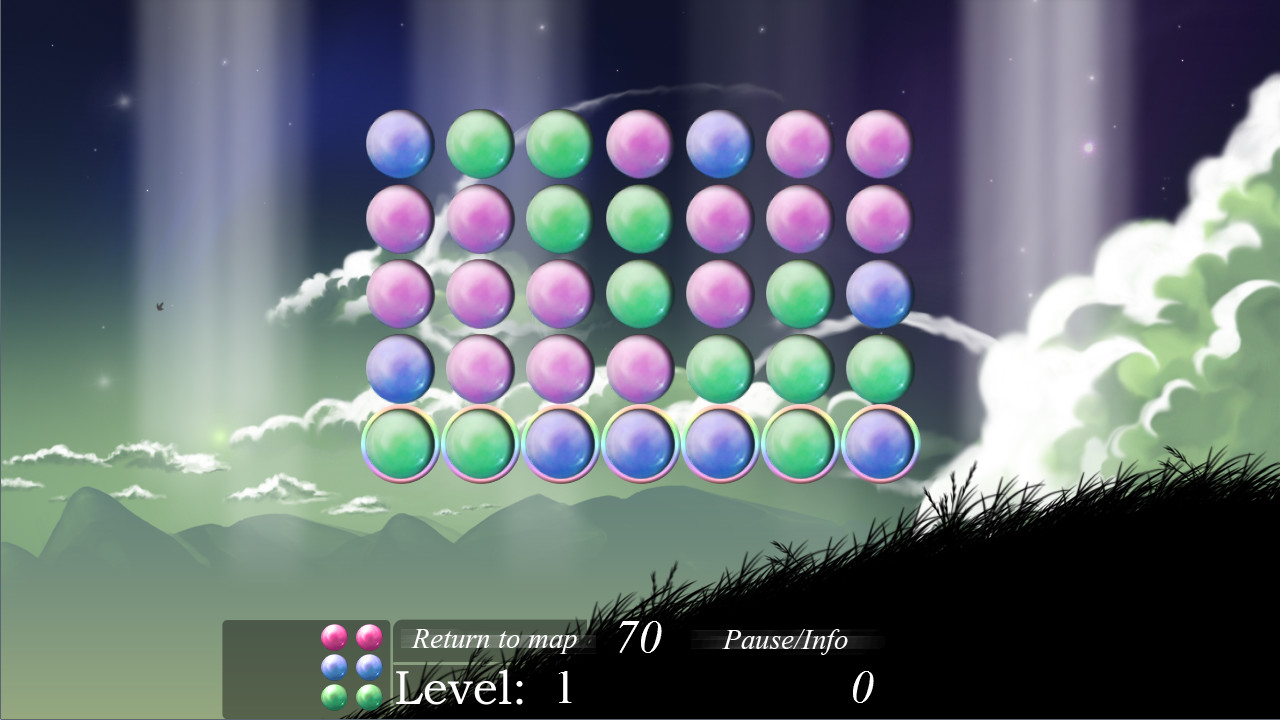Pop the leftmost pink bubble in the second row
Viewport: 1280px width, 720px height.
[x=400, y=220]
